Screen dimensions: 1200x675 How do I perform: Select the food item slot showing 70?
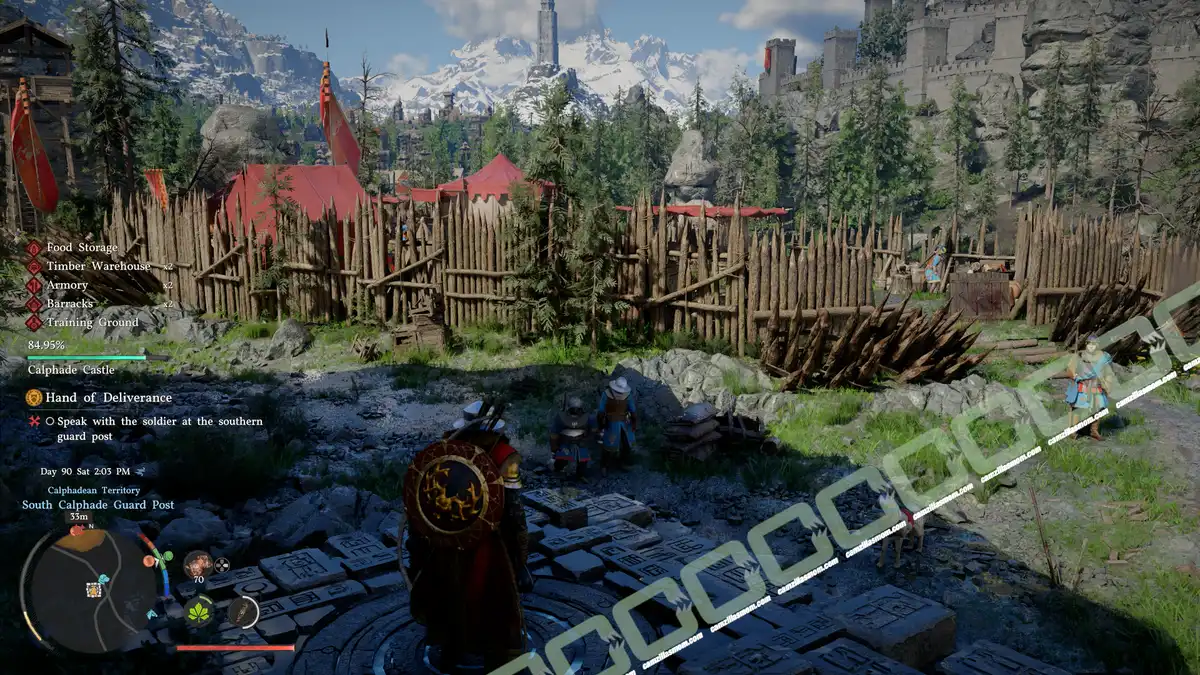click(x=197, y=564)
